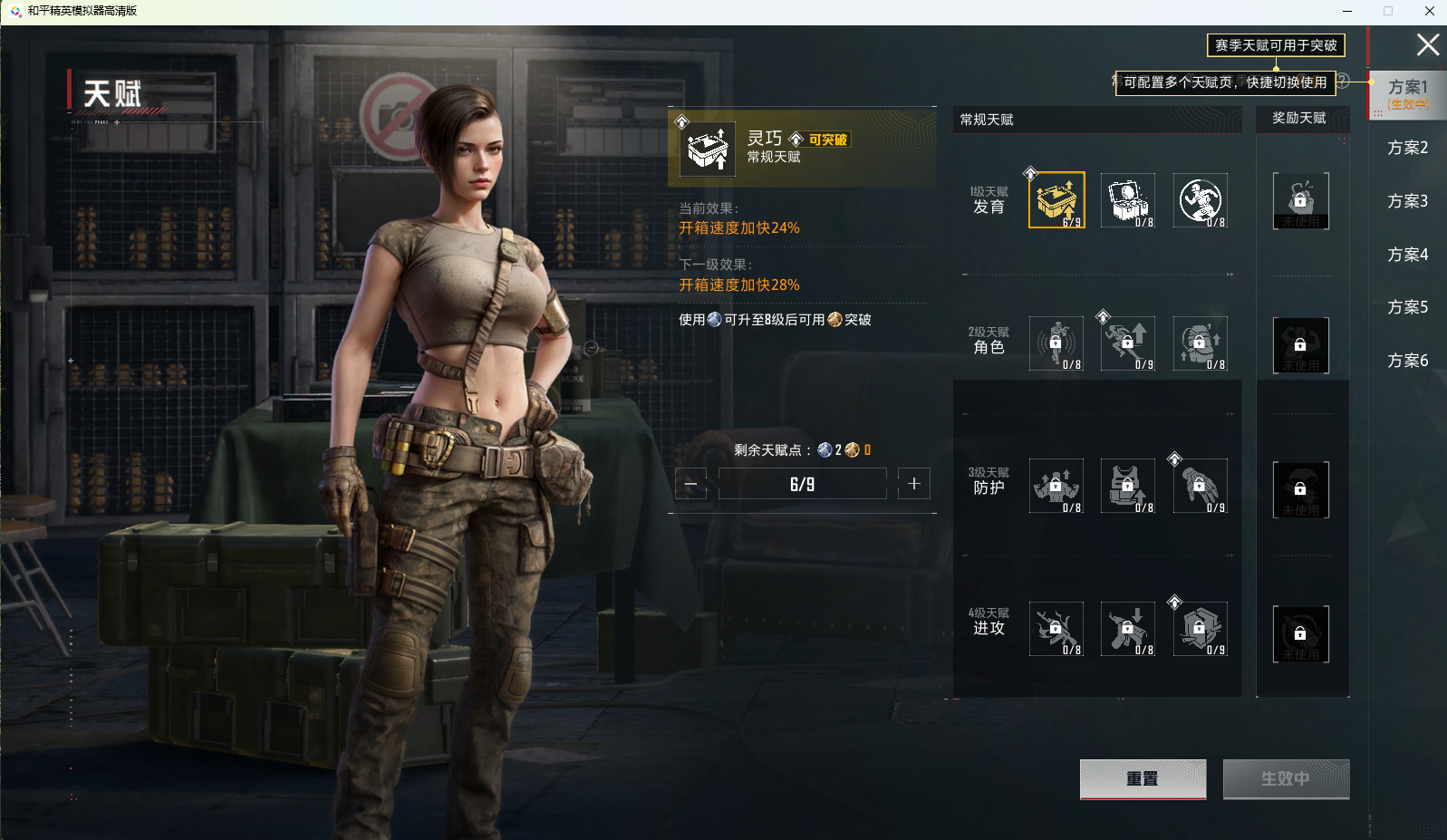Increase talent level with the plus button
This screenshot has width=1447, height=840.
[913, 484]
